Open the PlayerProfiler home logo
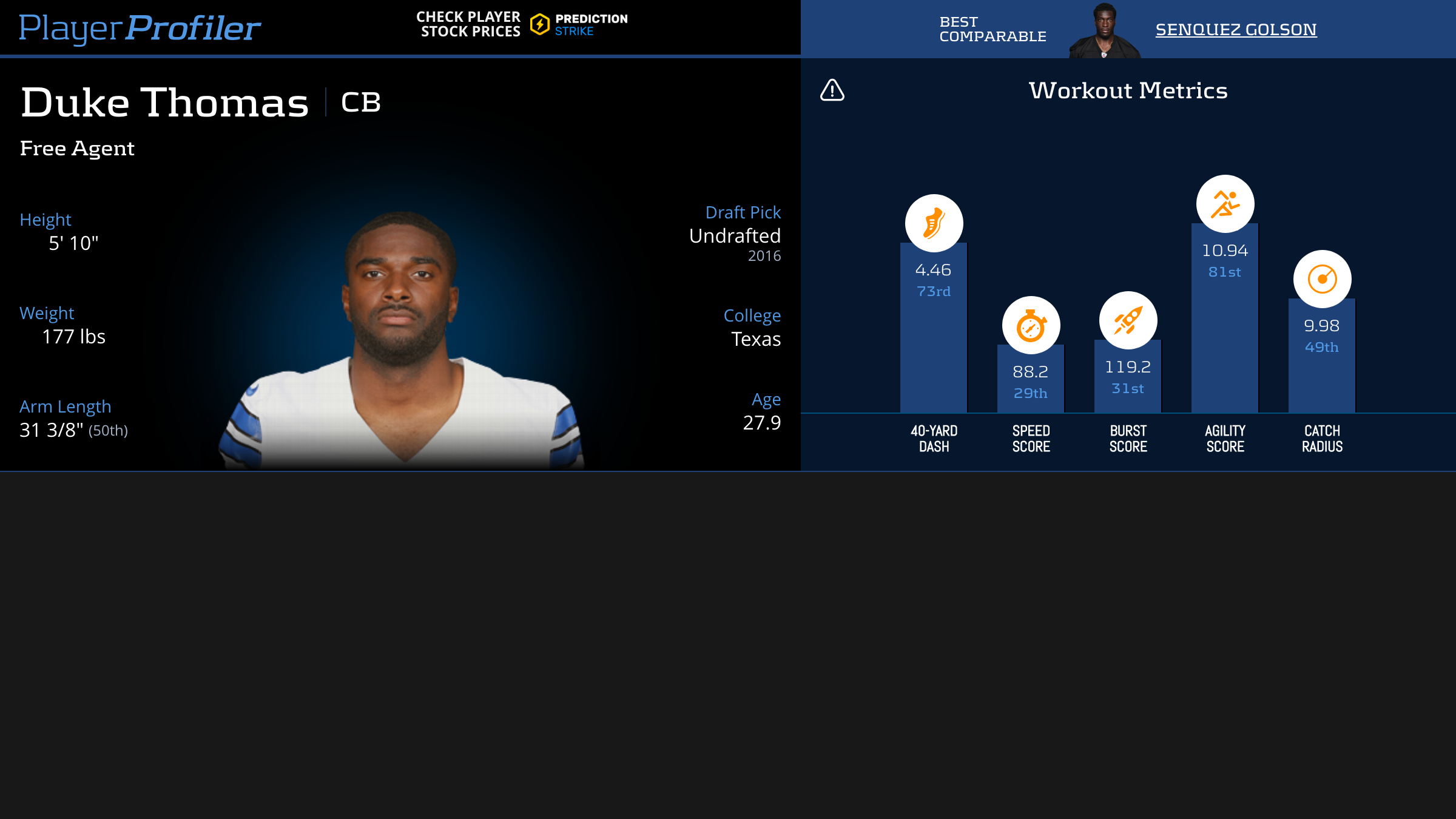This screenshot has height=819, width=1456. [140, 28]
